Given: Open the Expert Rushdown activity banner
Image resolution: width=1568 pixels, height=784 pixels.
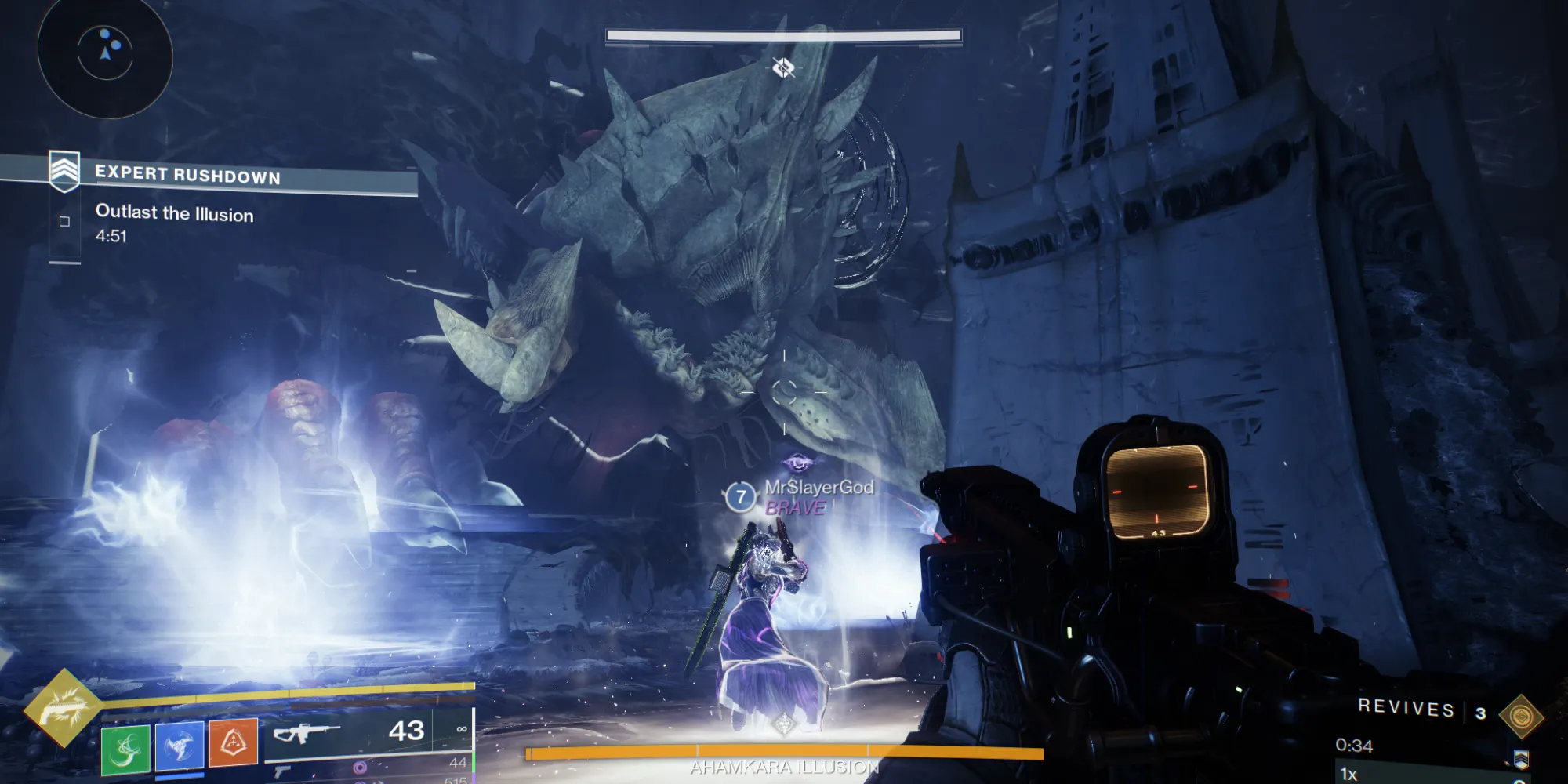Looking at the screenshot, I should pos(188,175).
